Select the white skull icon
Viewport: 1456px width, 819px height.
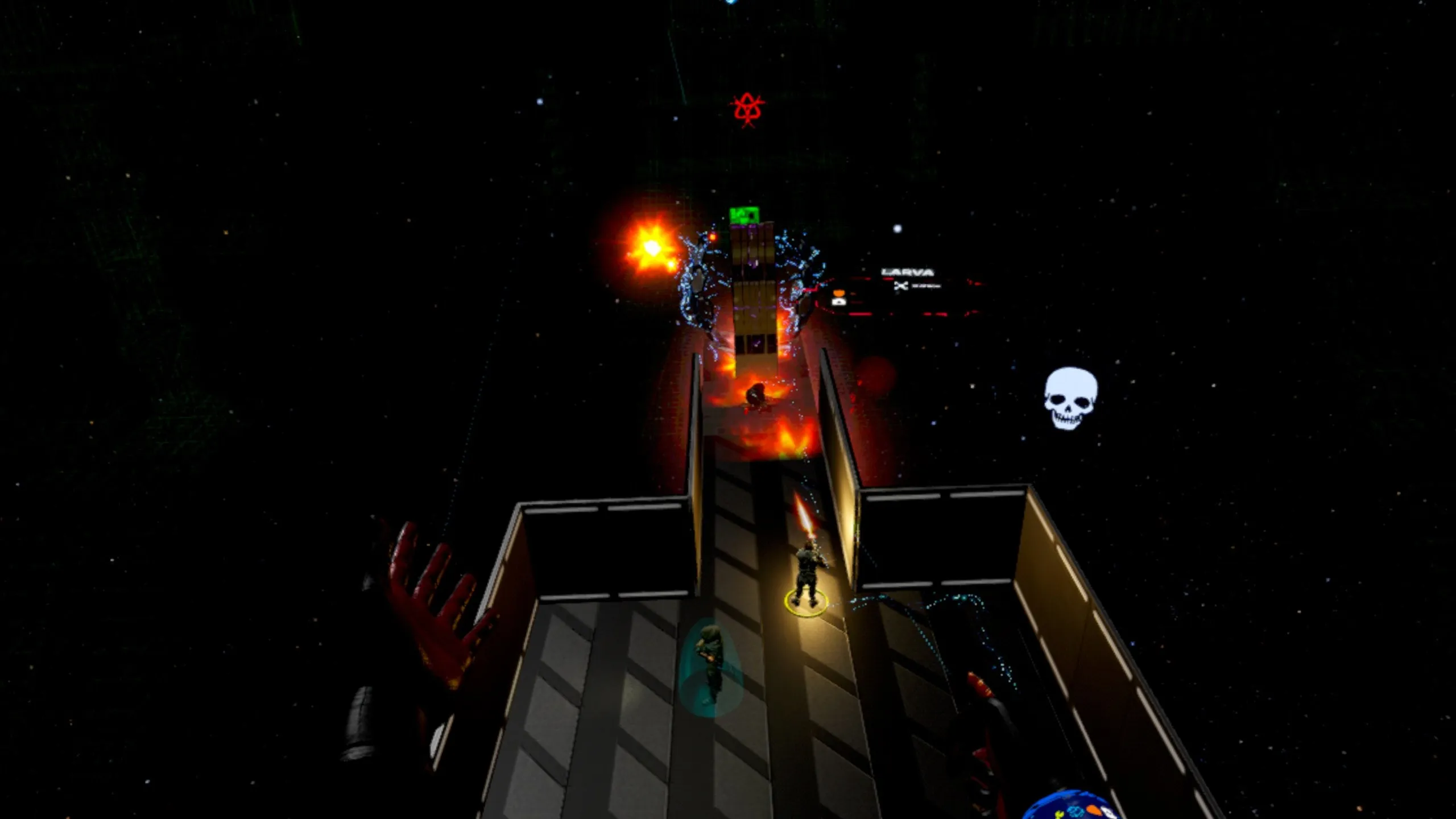click(x=1070, y=398)
